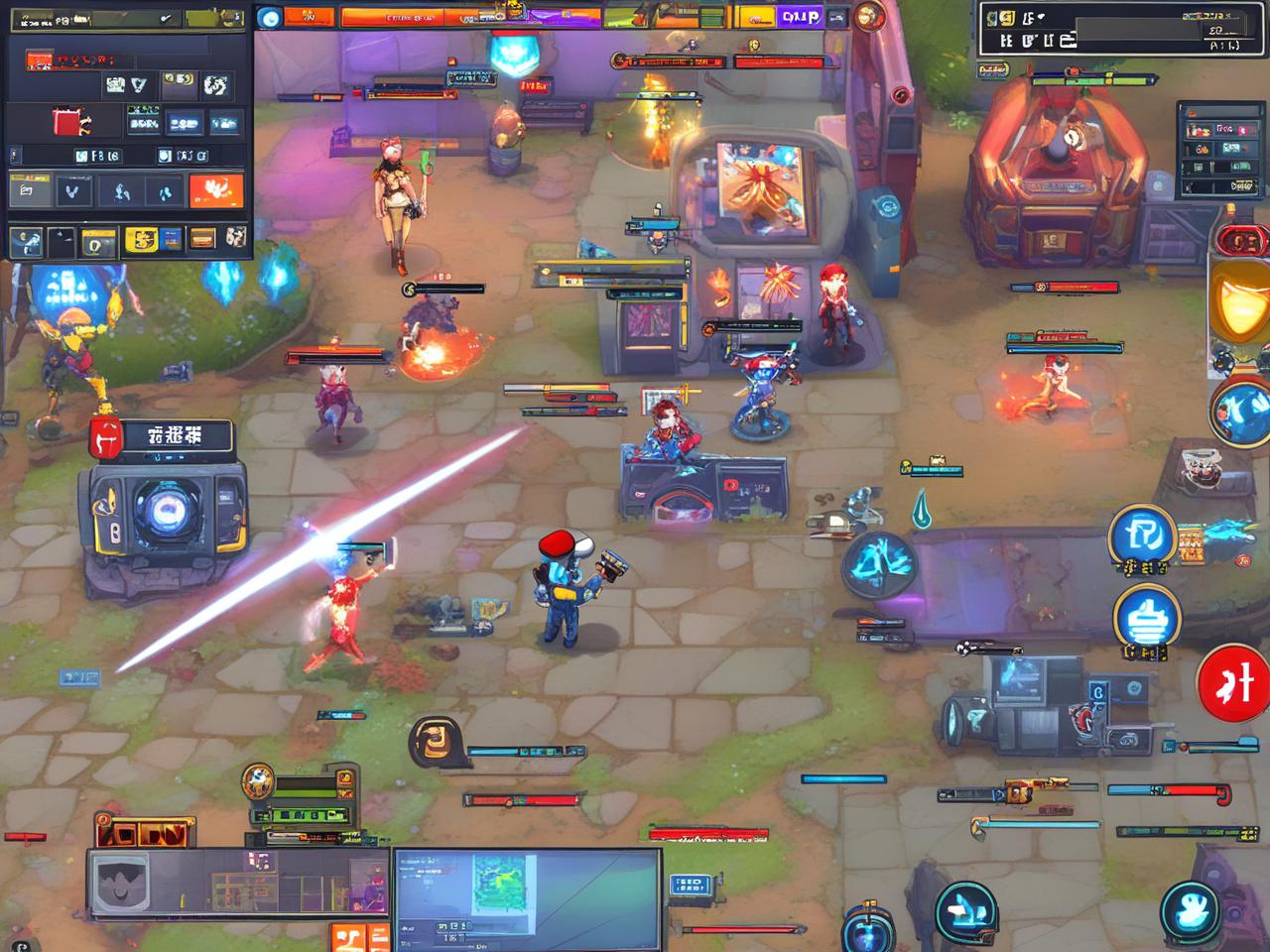Viewport: 1270px width, 952px height.
Task: Activate the blue glowing fist ability
Action: click(x=1146, y=619)
